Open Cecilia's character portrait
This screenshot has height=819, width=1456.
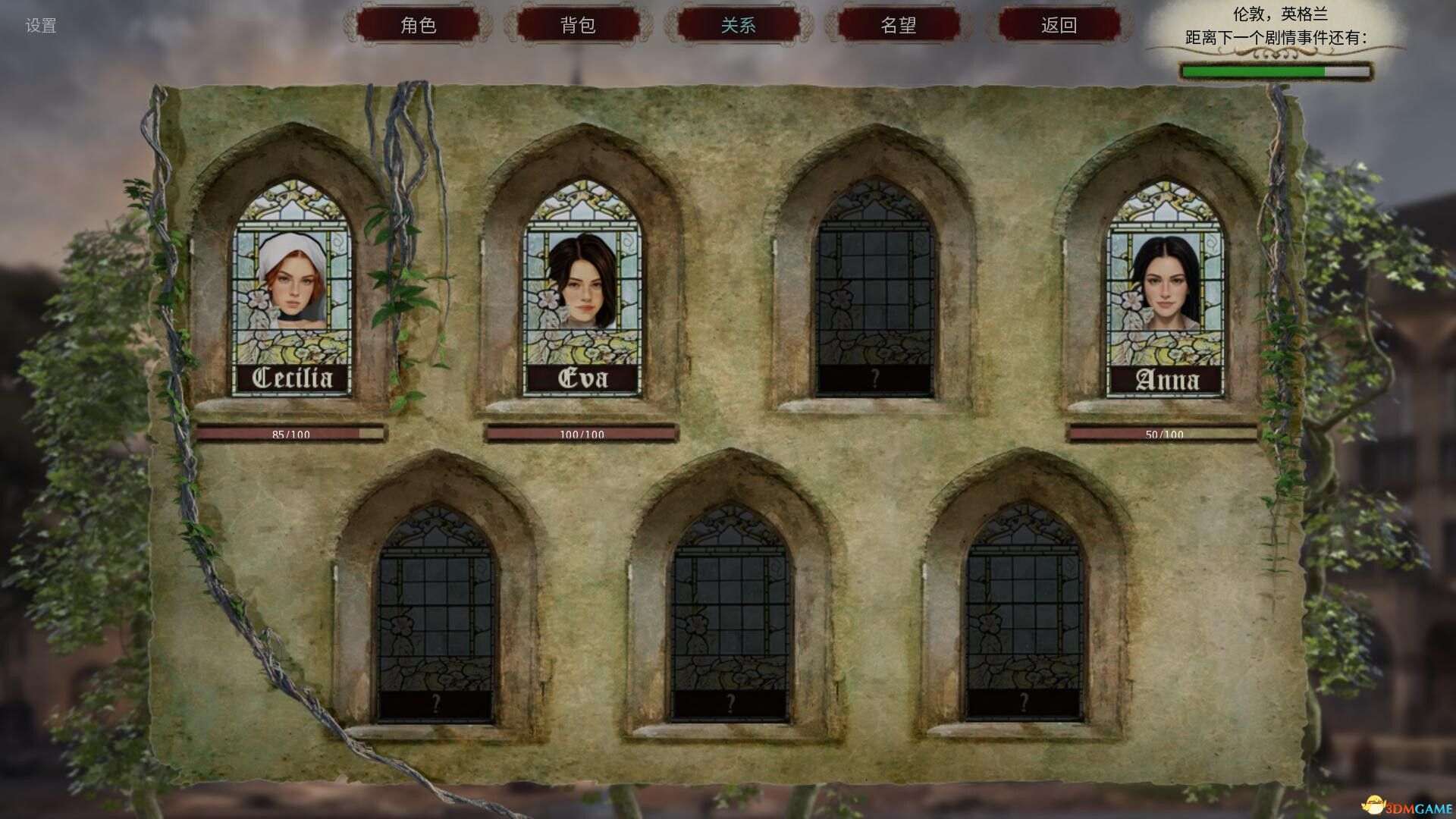[292, 288]
